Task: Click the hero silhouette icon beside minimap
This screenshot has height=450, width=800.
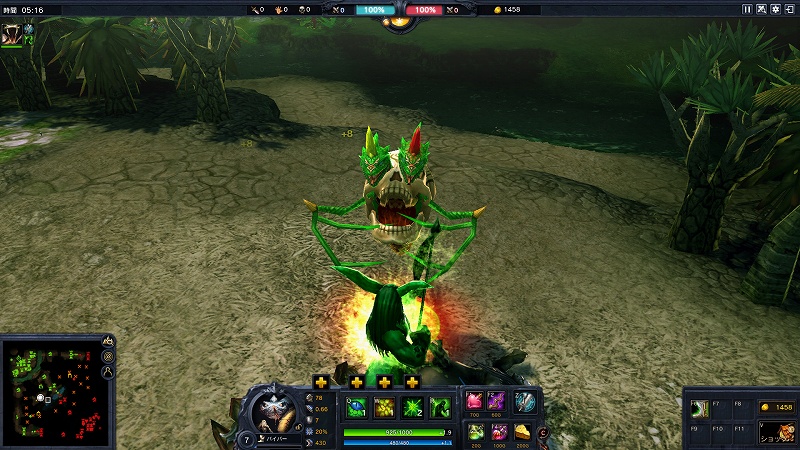Action: [107, 372]
